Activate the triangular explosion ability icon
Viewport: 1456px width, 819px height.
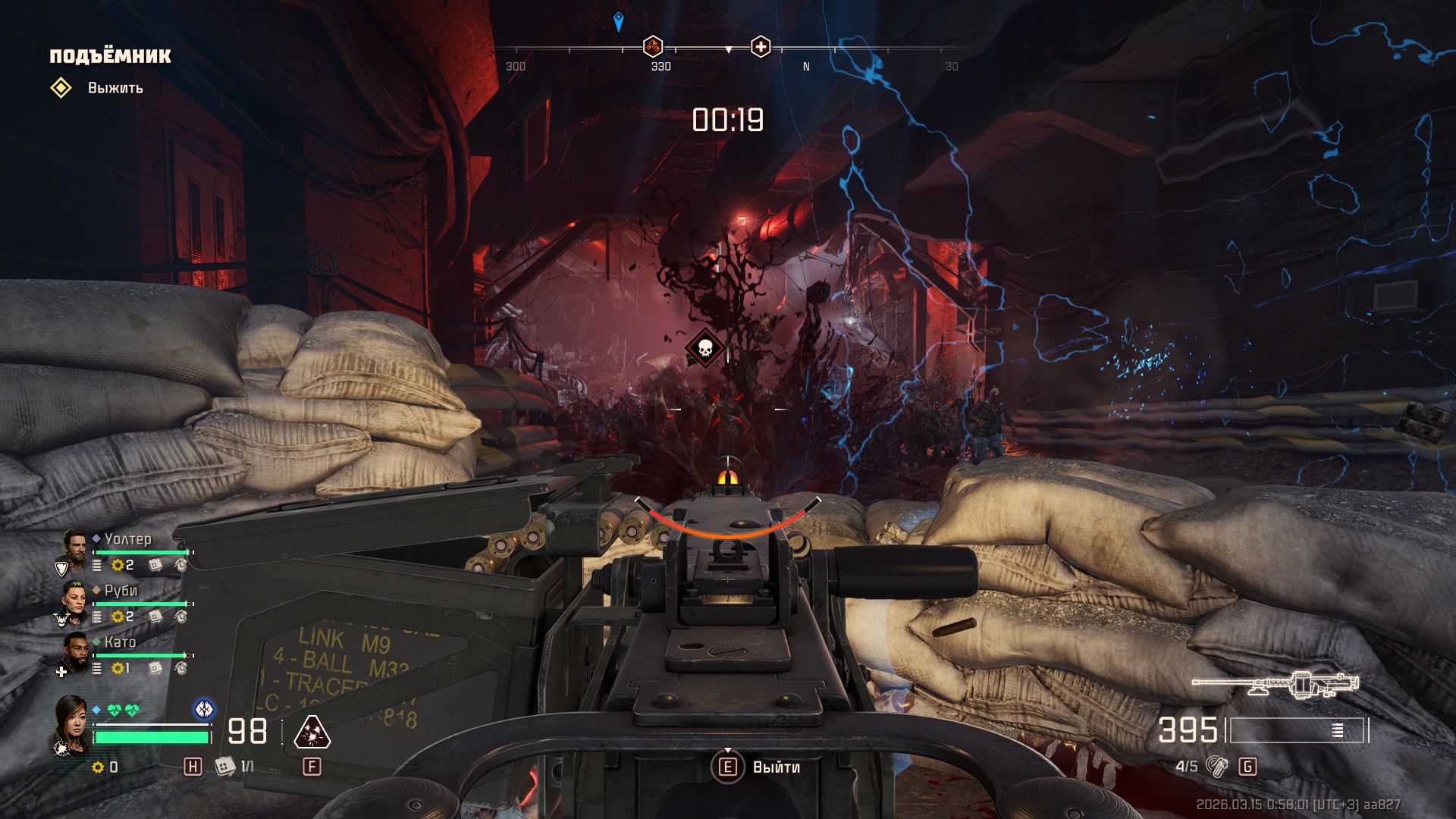[x=312, y=733]
